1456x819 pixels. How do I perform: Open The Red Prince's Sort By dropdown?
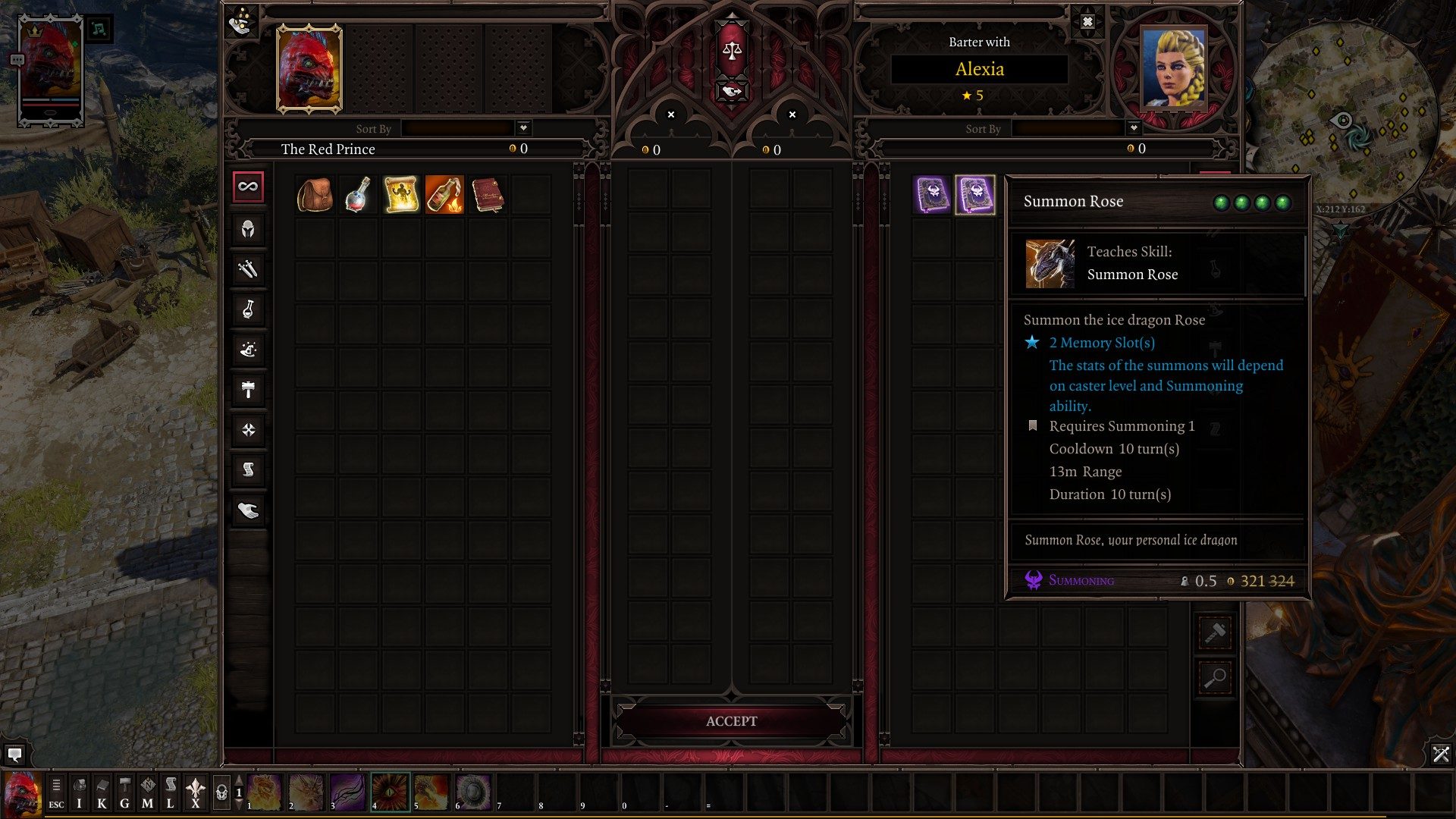523,127
